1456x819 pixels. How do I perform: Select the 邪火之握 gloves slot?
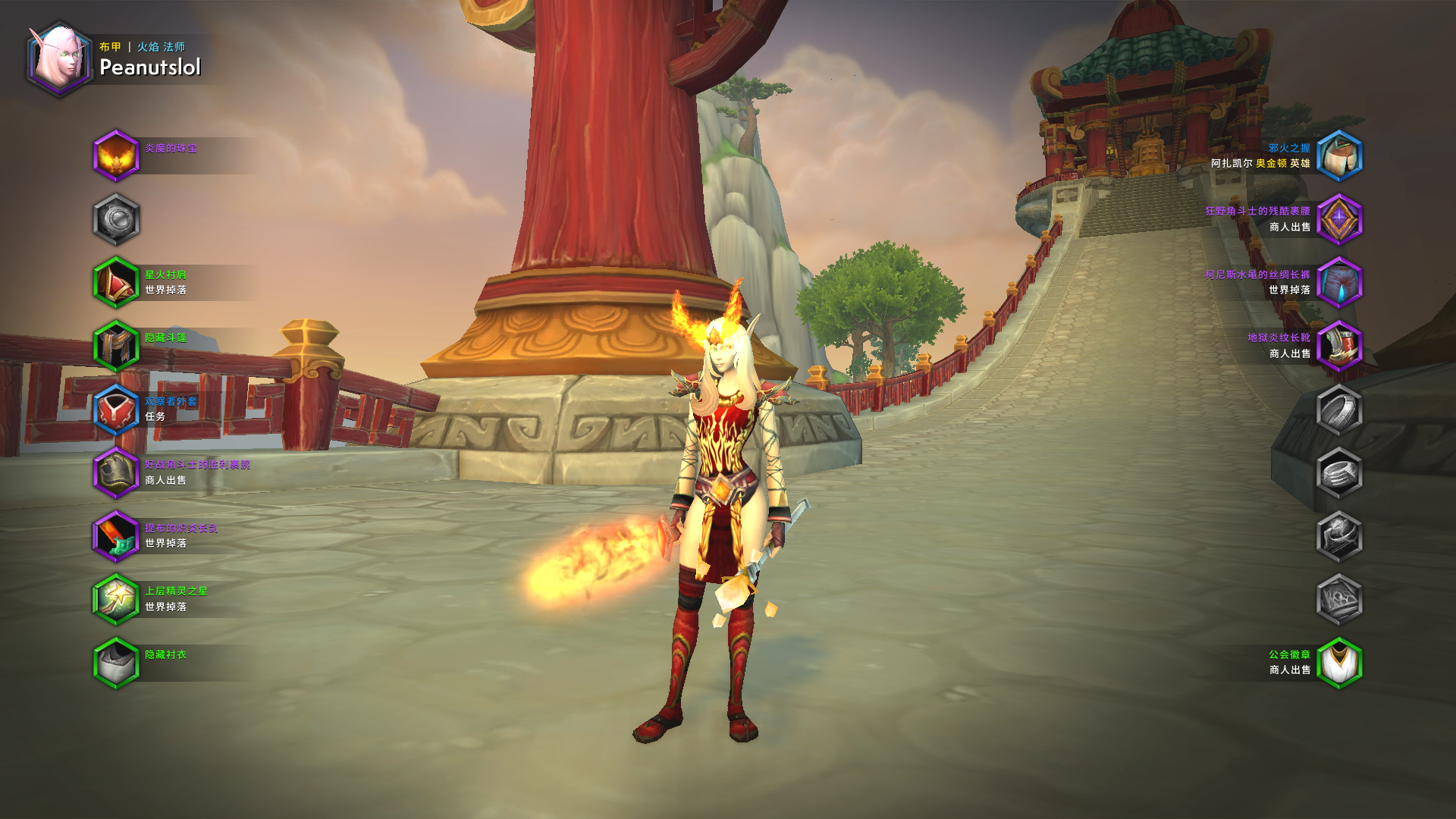coord(1339,156)
